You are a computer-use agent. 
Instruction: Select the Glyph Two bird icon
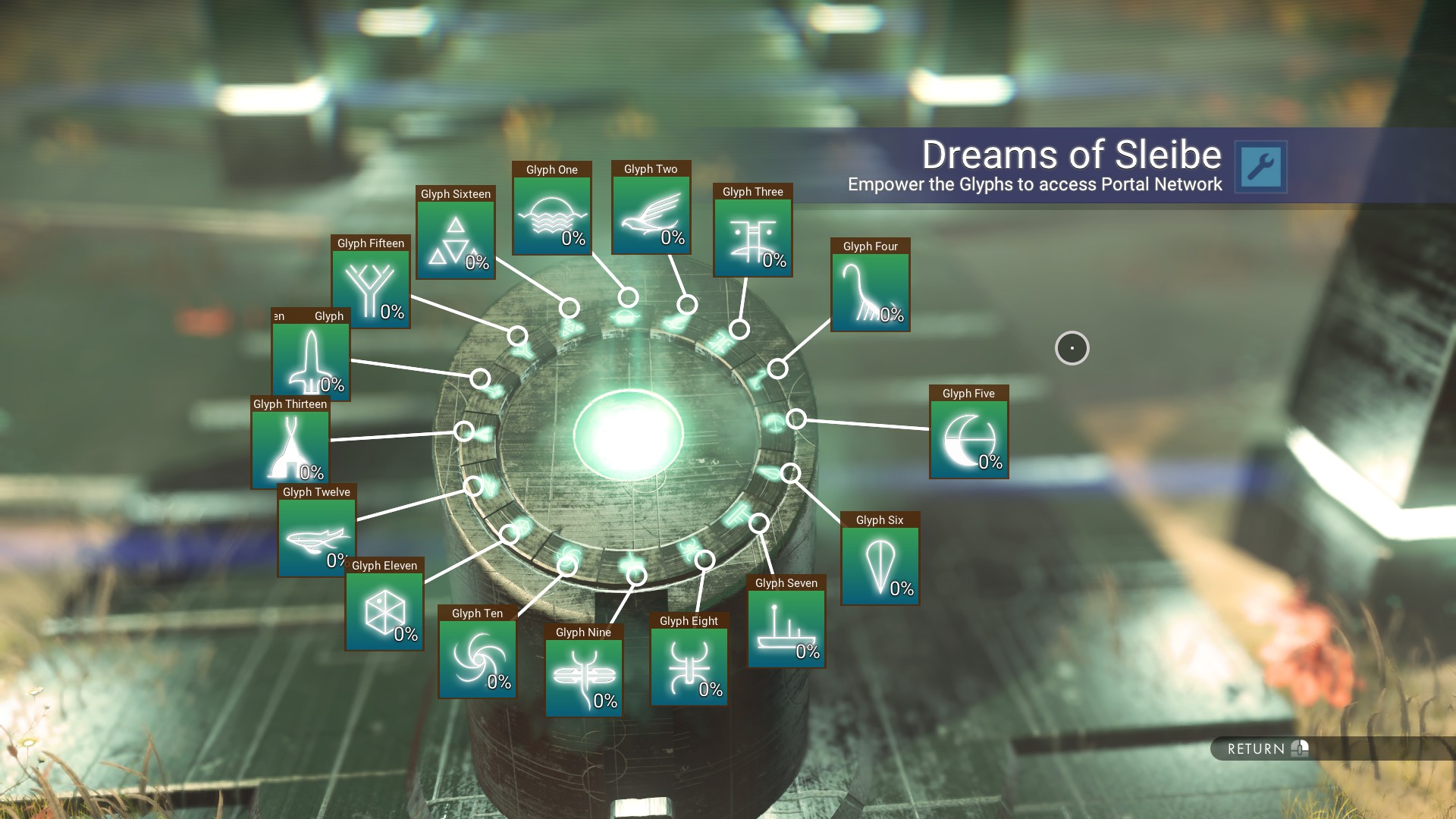[651, 212]
